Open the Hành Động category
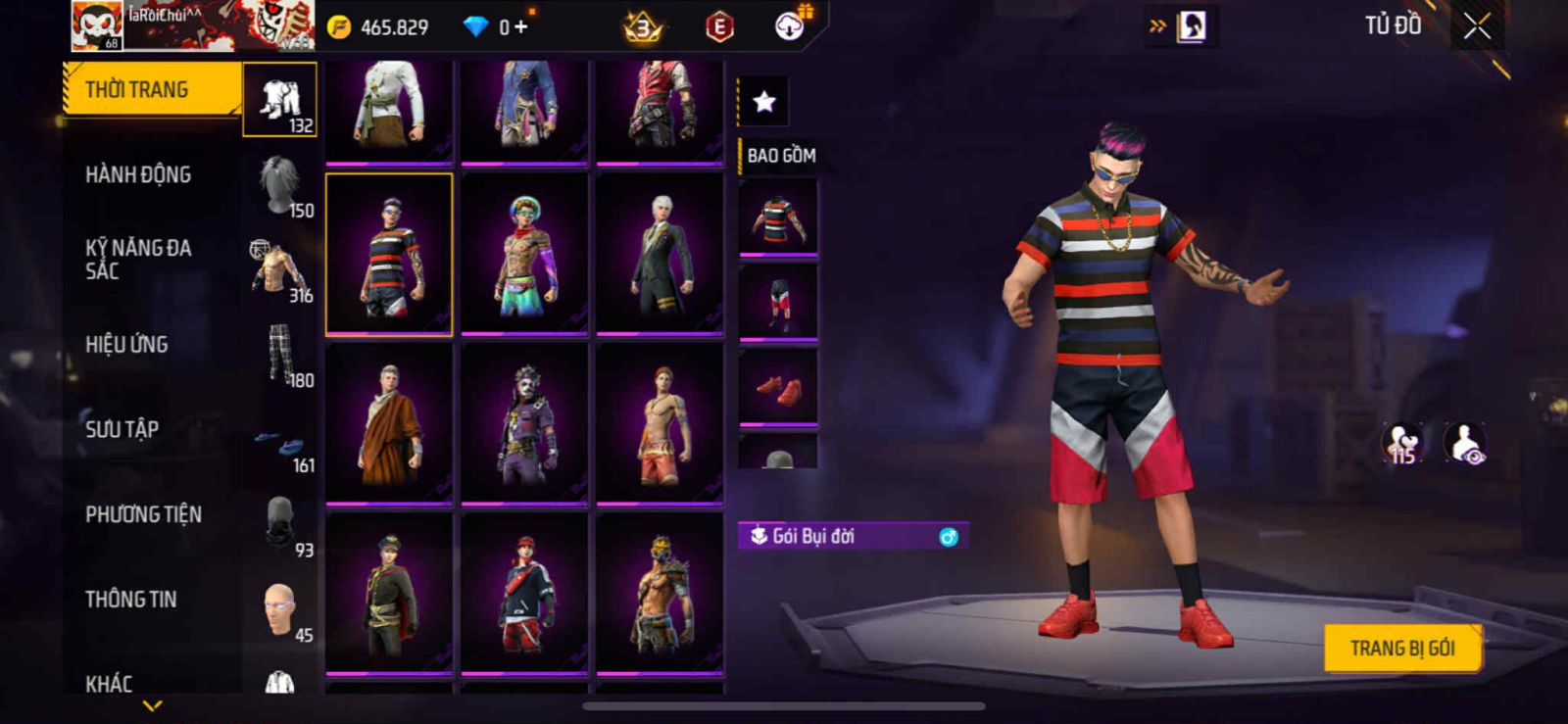 pyautogui.click(x=138, y=175)
